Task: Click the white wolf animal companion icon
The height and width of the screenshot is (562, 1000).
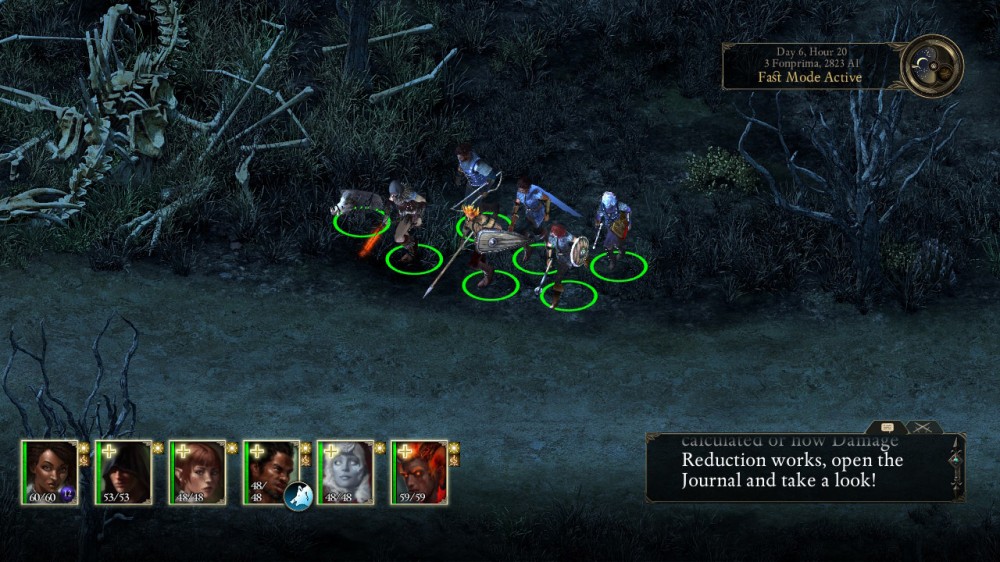Action: pos(298,495)
